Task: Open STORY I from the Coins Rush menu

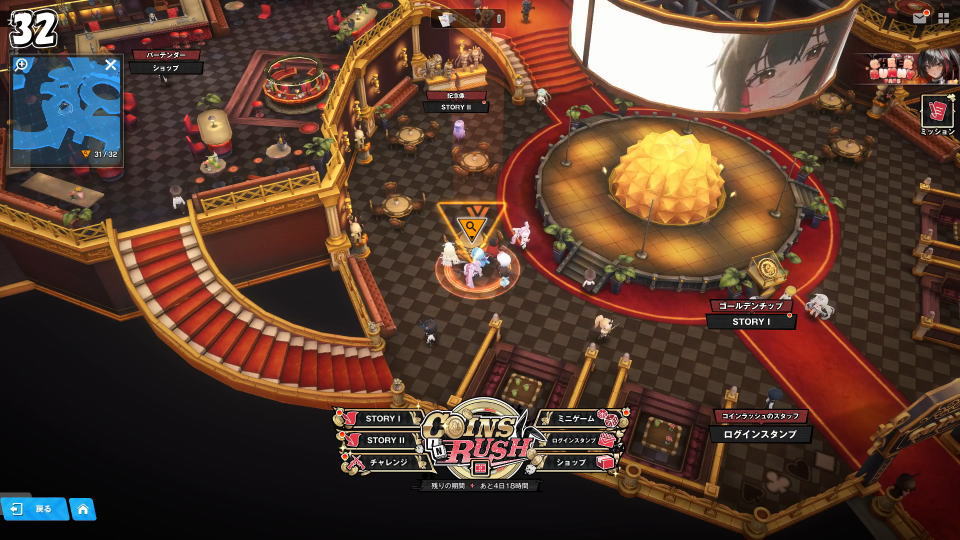Action: (381, 419)
